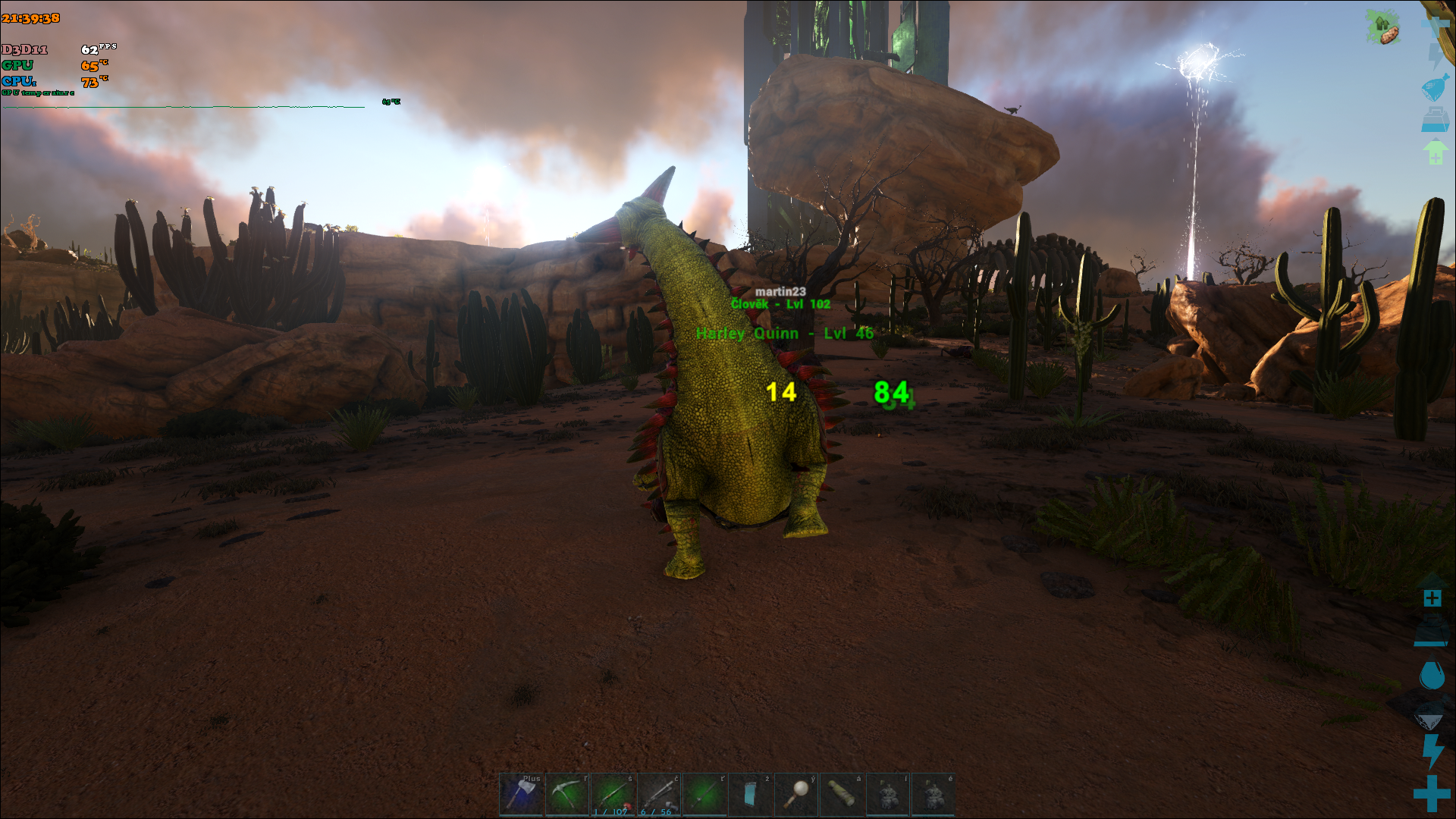Equip the pickaxe from the hotbar
This screenshot has width=1456, height=819.
pyautogui.click(x=567, y=794)
